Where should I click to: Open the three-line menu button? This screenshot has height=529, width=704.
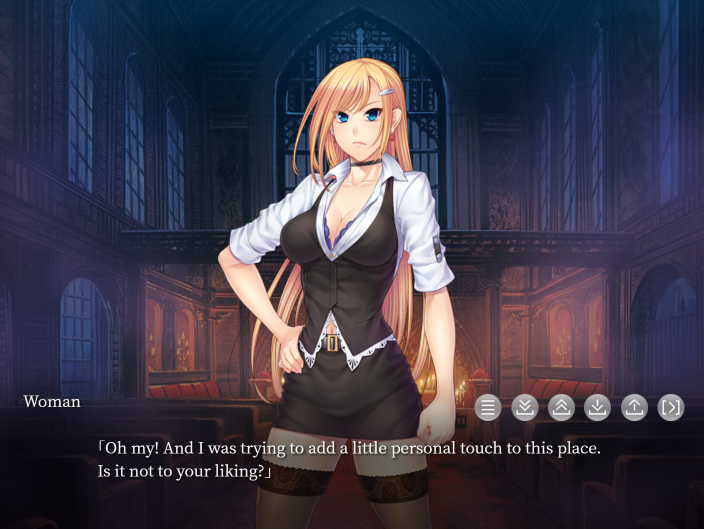click(x=488, y=407)
